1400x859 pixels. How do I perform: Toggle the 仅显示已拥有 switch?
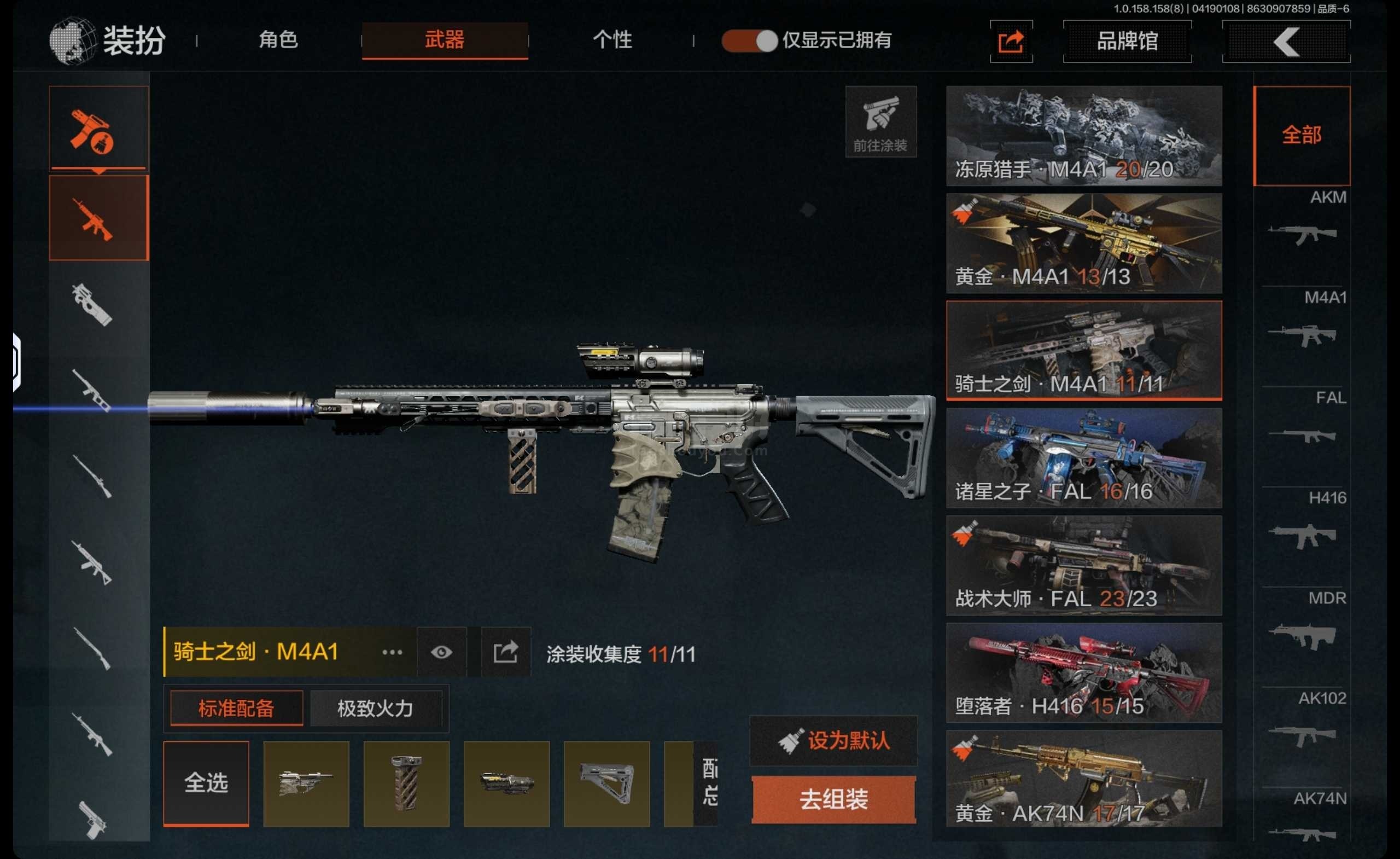tap(749, 41)
